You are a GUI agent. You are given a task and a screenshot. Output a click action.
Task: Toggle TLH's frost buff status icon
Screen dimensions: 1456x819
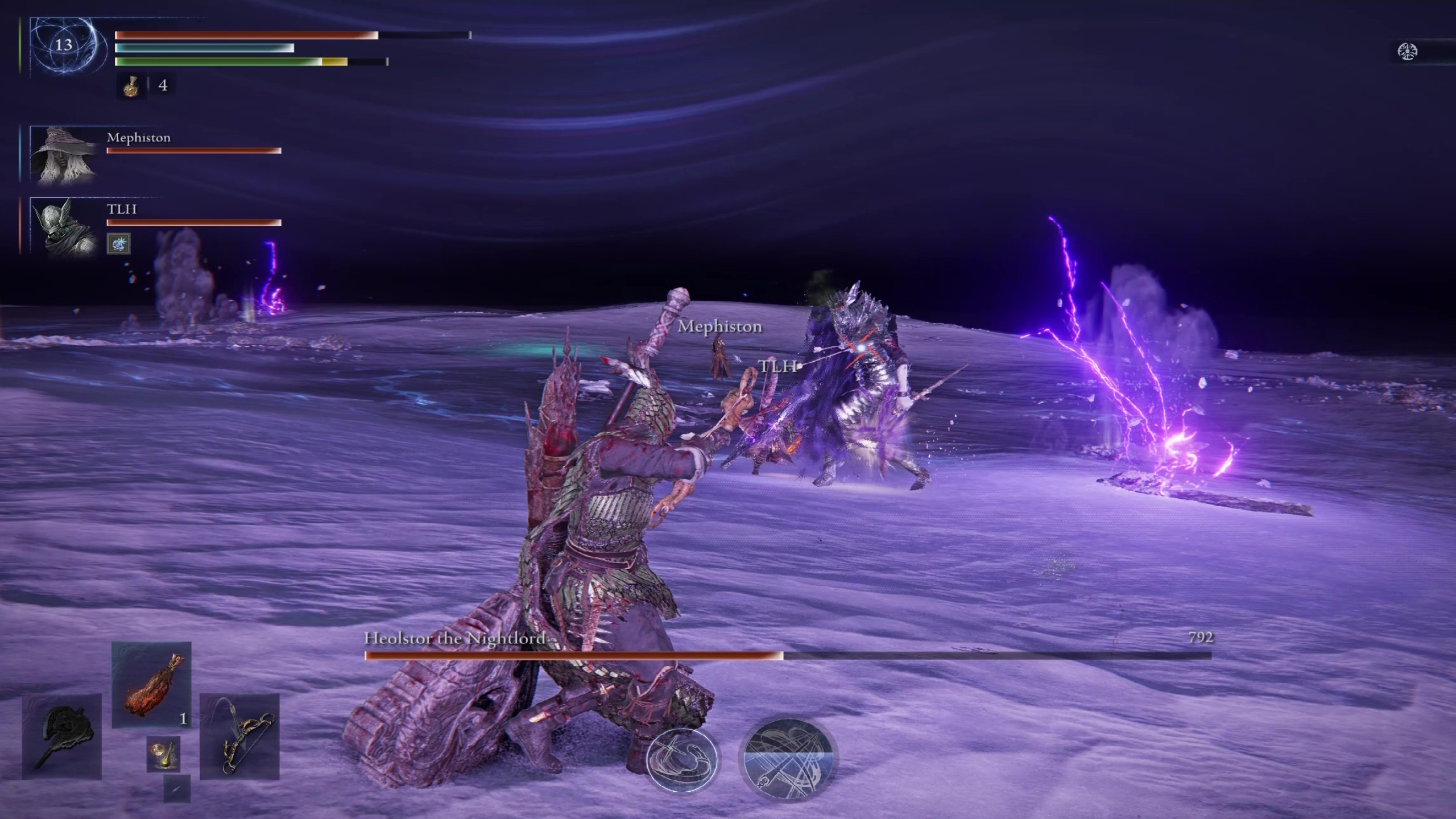(119, 243)
